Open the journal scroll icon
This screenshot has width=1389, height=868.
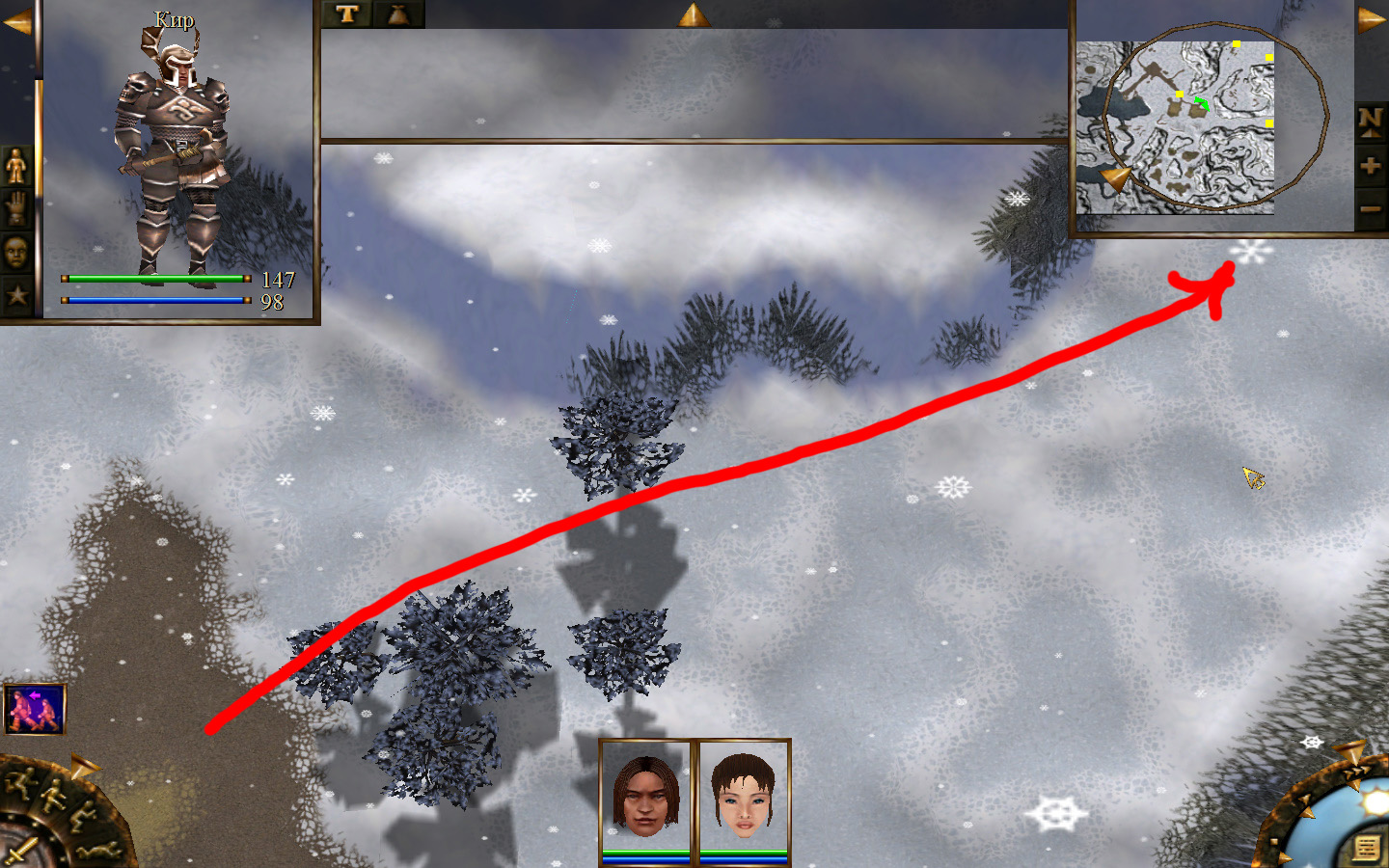1366,848
